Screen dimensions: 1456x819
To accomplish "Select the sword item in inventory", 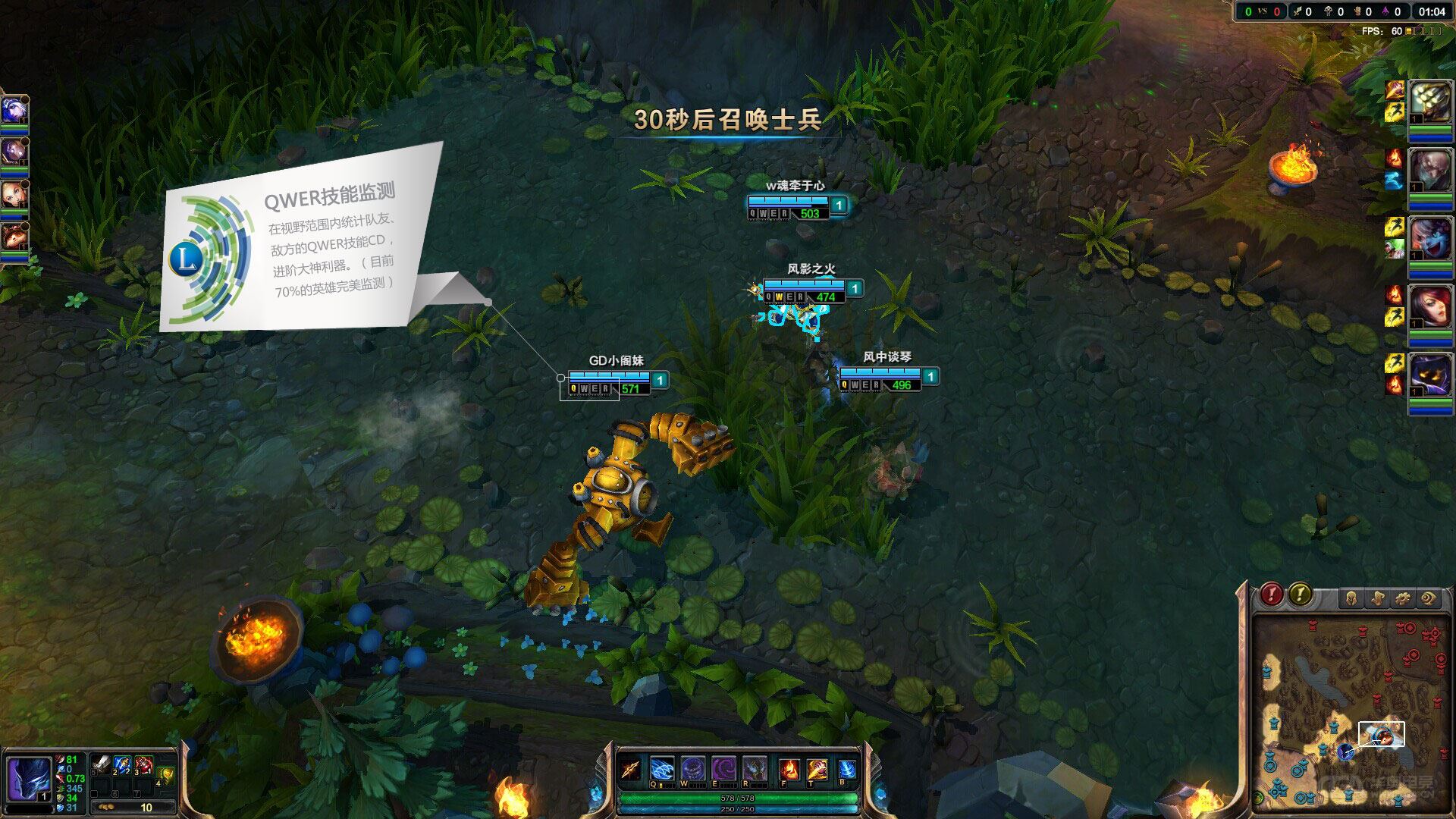I will click(101, 765).
